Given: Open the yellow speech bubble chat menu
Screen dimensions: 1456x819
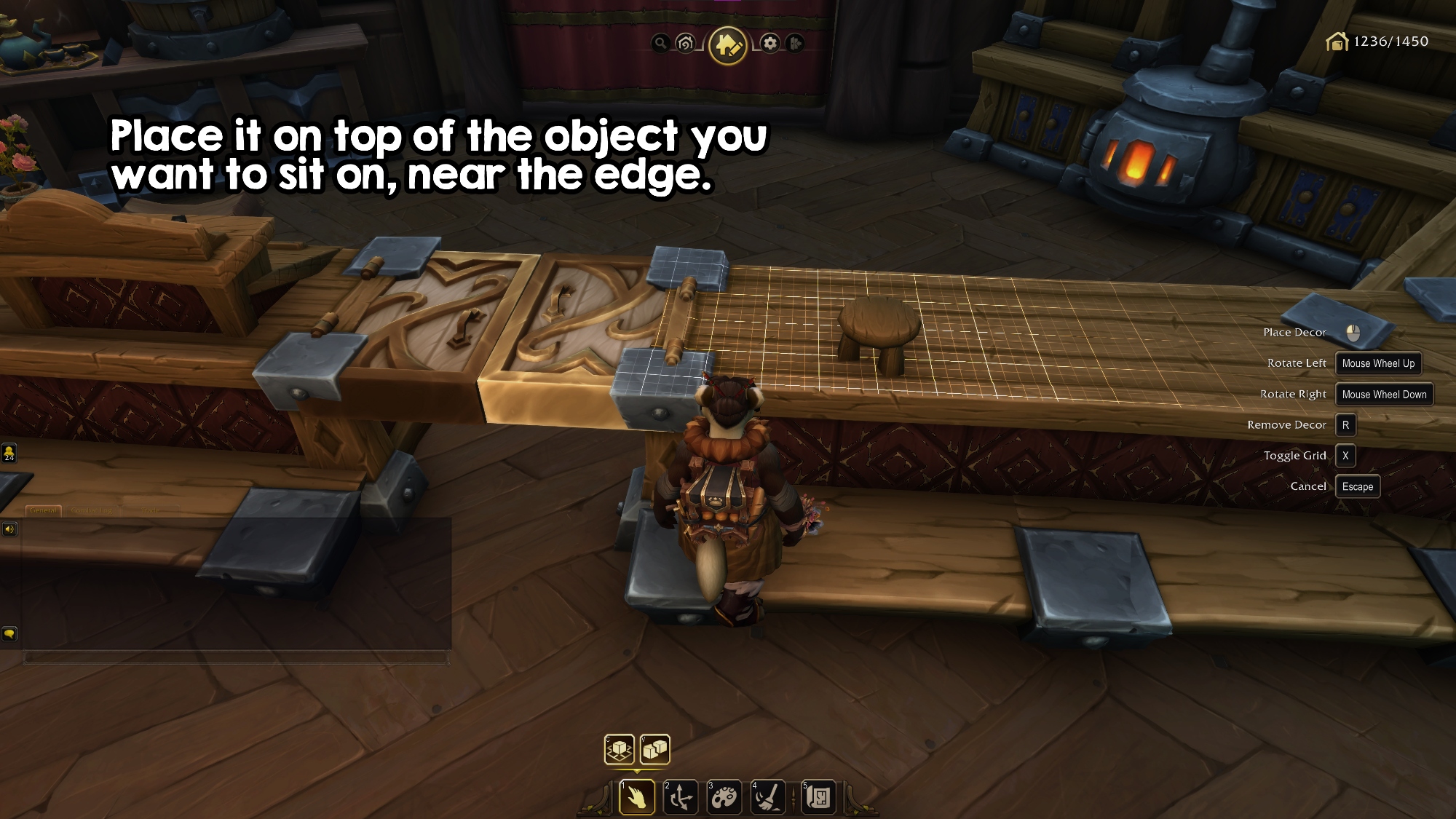Looking at the screenshot, I should pos(9,634).
